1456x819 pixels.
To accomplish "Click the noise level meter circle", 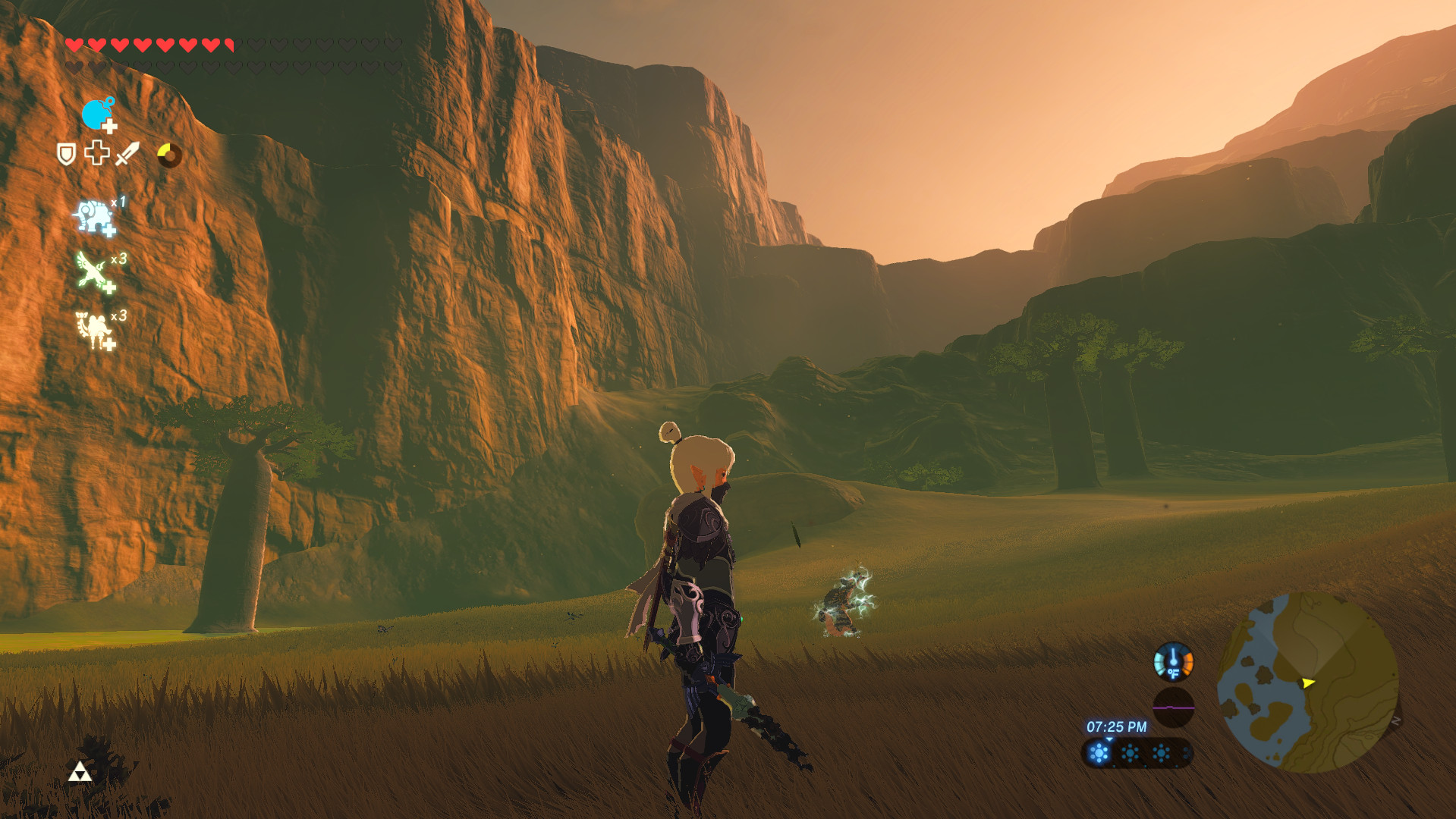I will point(1173,707).
